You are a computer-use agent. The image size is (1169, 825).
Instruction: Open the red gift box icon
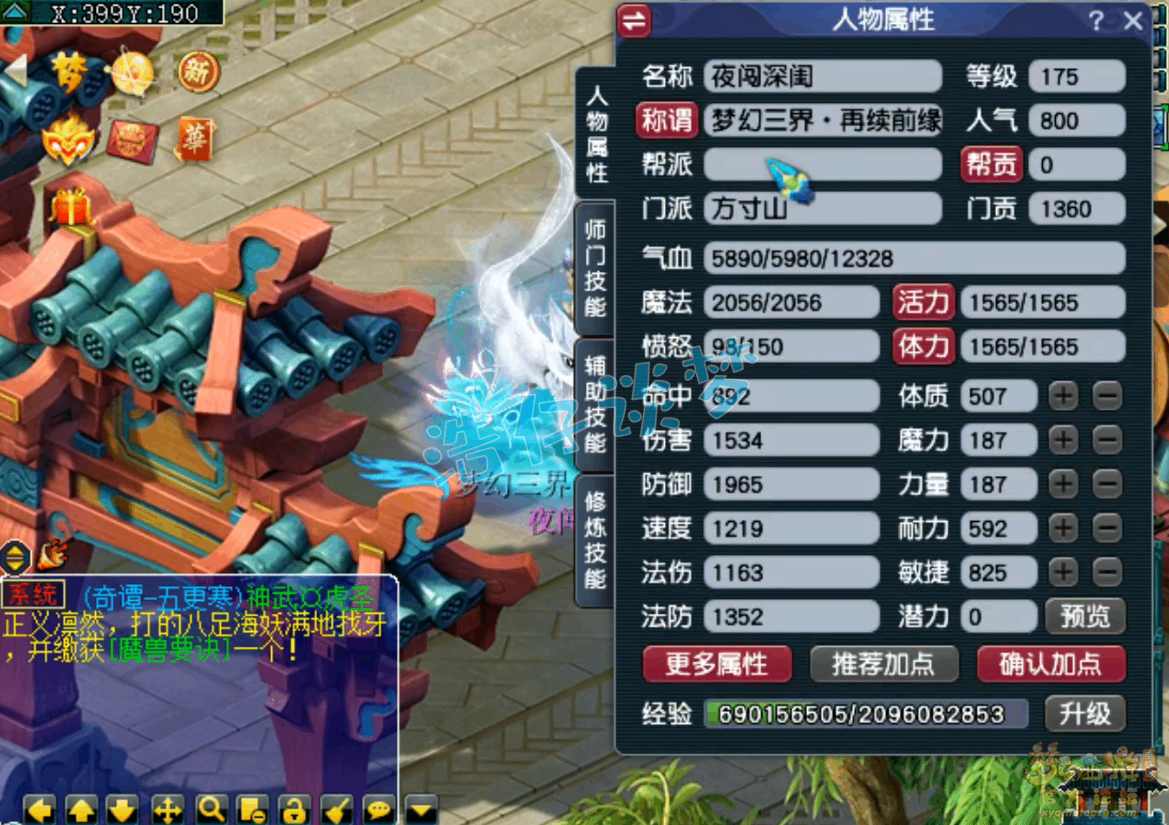[70, 206]
